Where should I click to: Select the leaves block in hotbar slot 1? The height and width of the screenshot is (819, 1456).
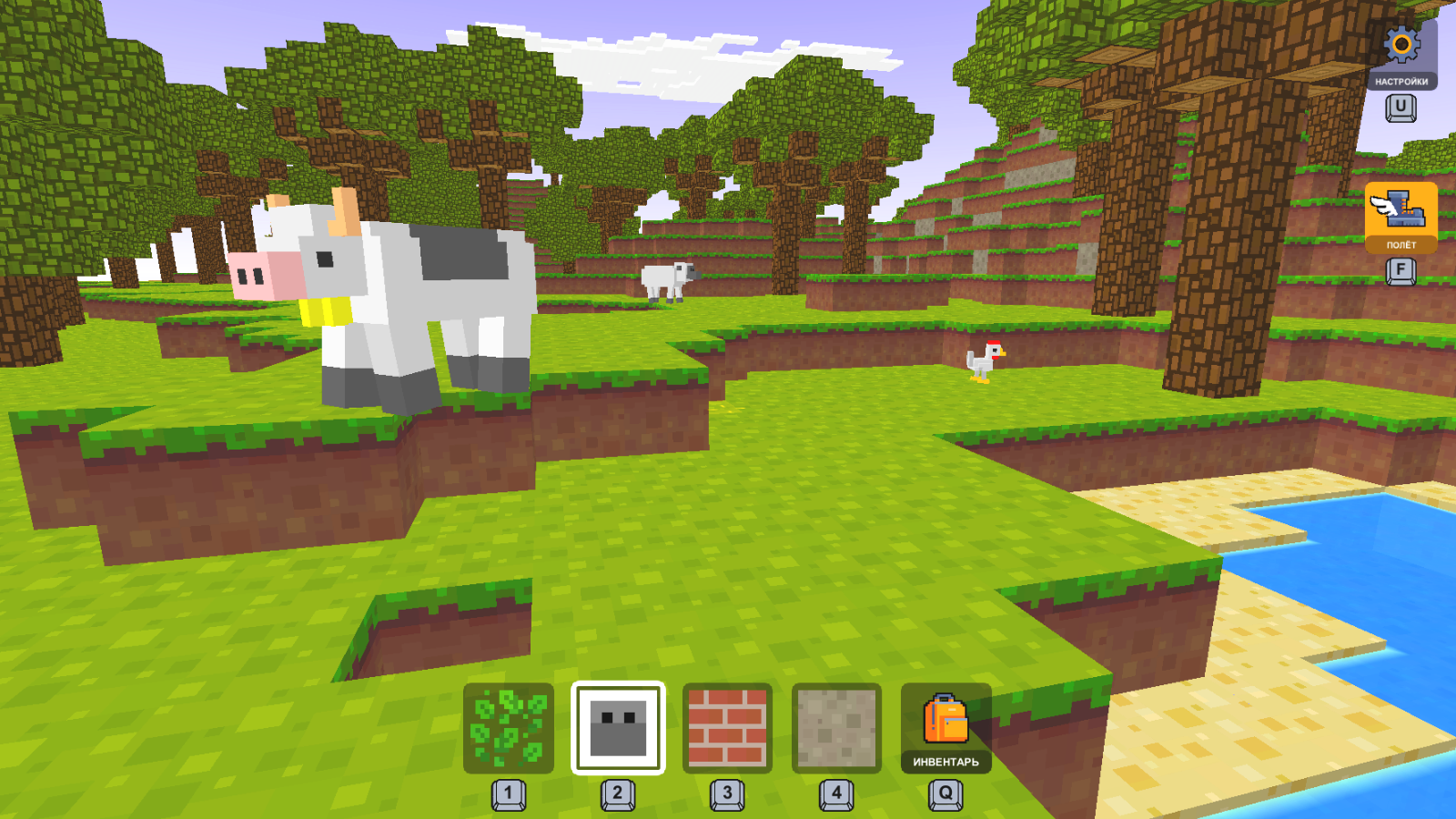(508, 729)
